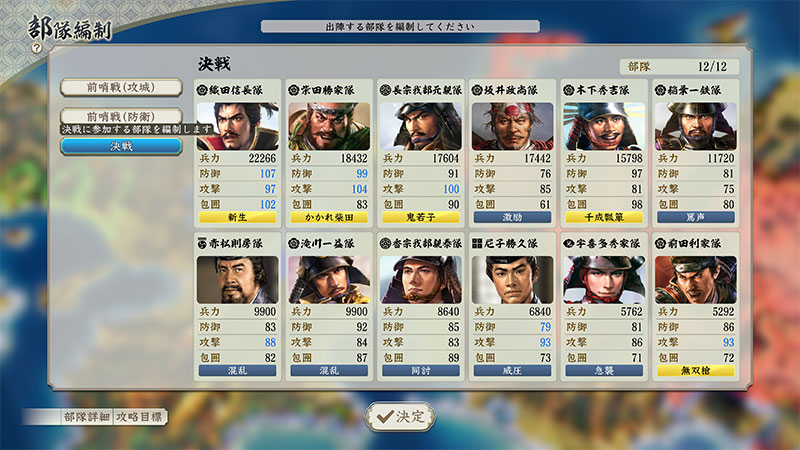Image resolution: width=800 pixels, height=450 pixels.
Task: Choose the 長宗我部元親隊 unit card
Action: 420,152
